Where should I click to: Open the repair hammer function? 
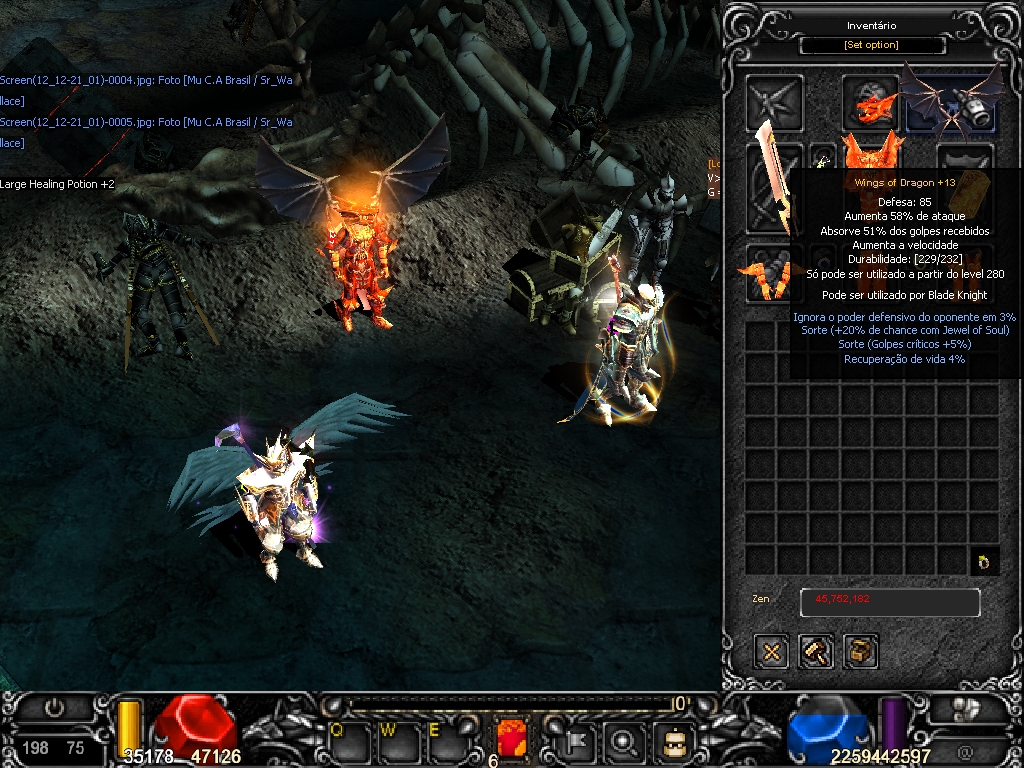[816, 652]
